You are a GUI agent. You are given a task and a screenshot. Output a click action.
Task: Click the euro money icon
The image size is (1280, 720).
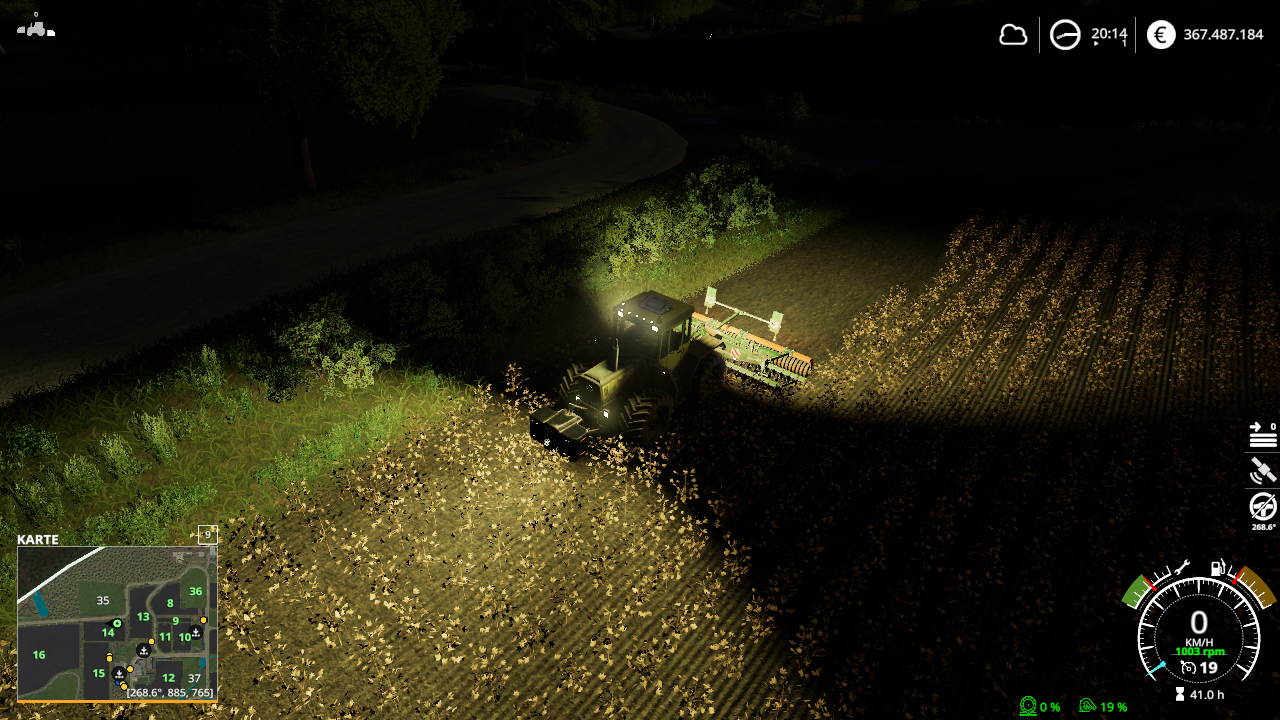(x=1161, y=35)
